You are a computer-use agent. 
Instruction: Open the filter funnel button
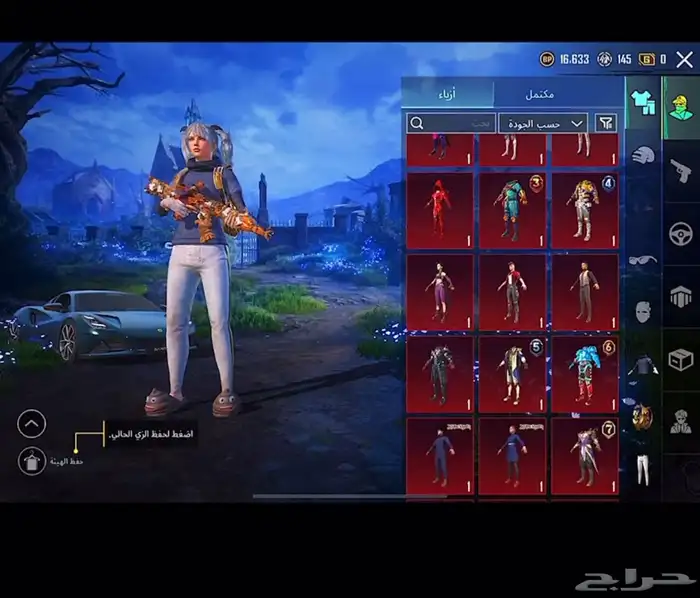[606, 123]
